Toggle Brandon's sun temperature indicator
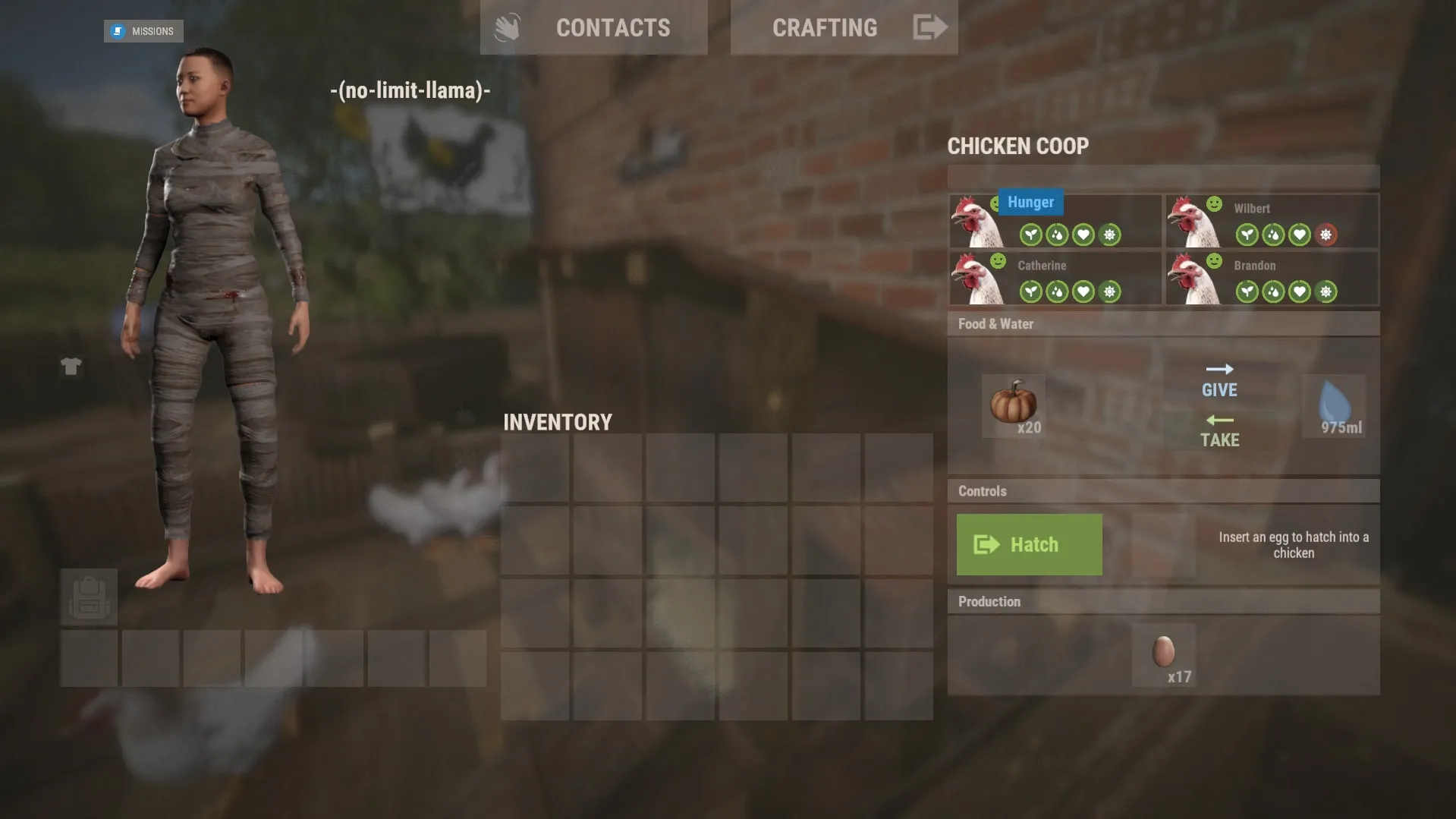The image size is (1456, 819). coord(1325,291)
